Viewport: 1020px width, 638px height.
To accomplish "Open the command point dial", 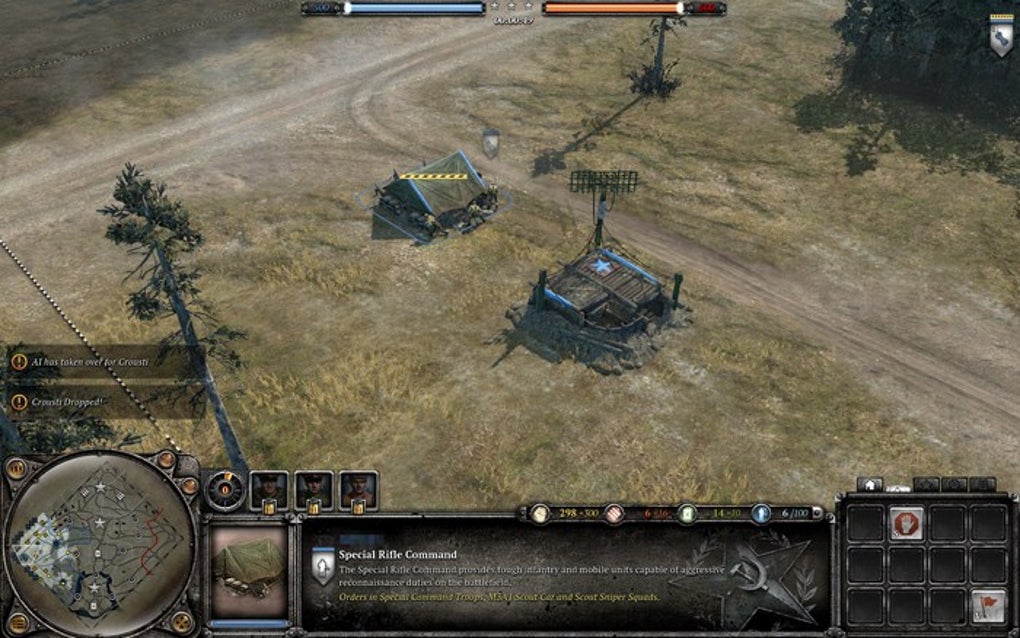I will coord(225,489).
